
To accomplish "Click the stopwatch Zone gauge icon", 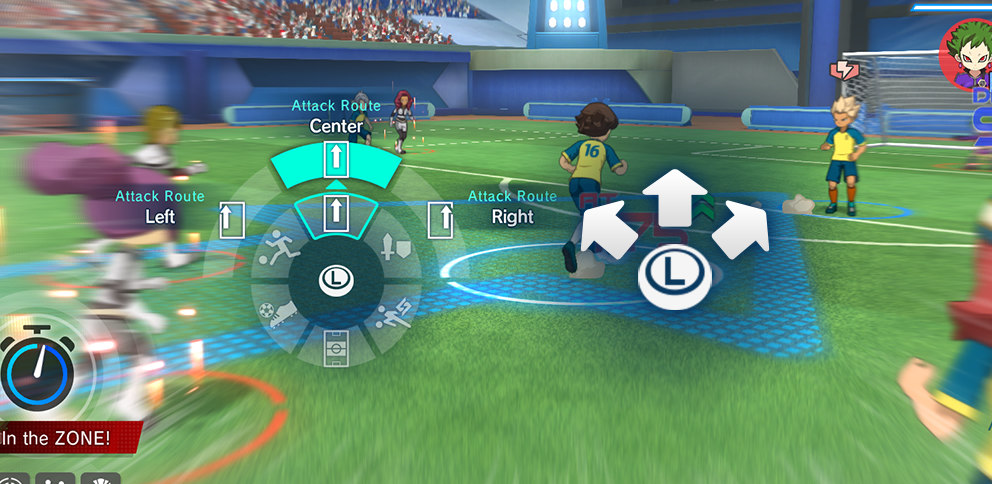I will [37, 370].
